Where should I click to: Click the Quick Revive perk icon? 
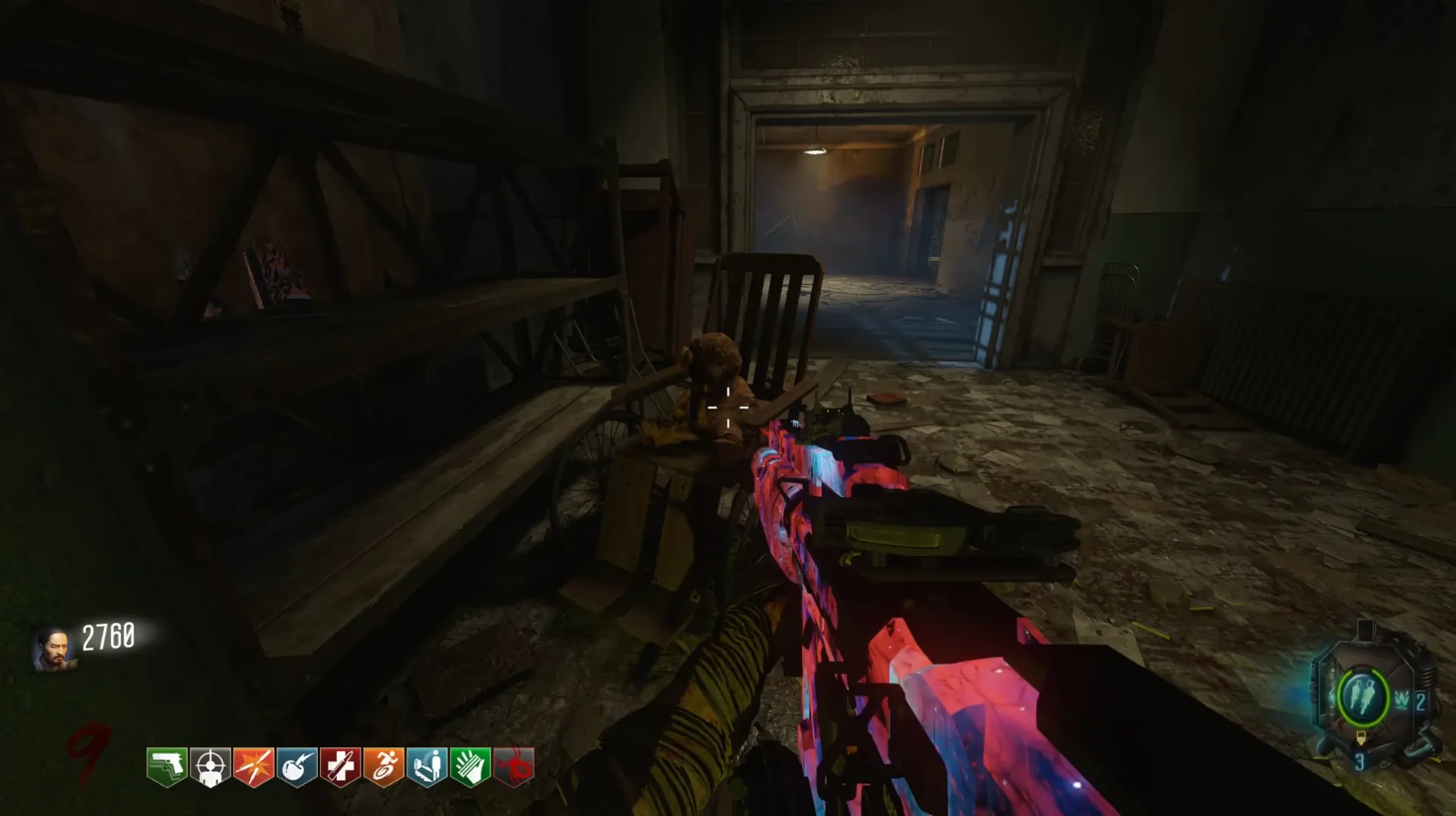click(427, 766)
